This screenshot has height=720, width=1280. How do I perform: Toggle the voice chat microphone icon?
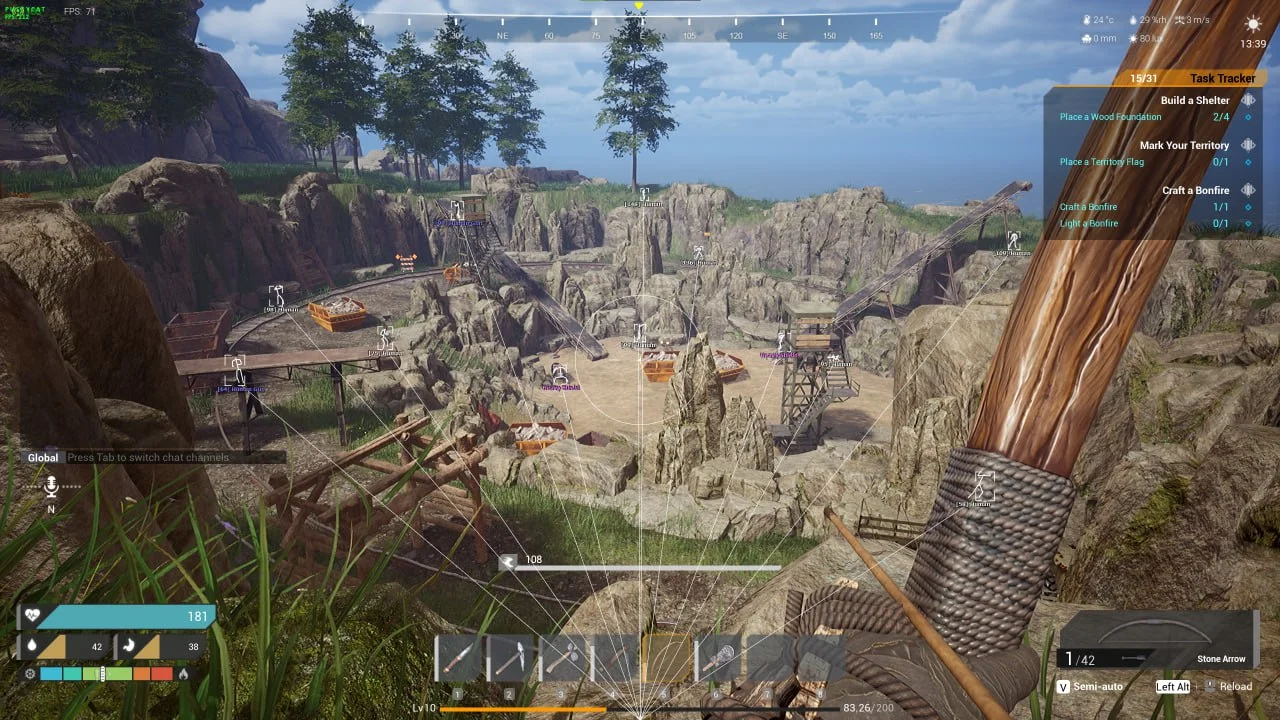51,487
